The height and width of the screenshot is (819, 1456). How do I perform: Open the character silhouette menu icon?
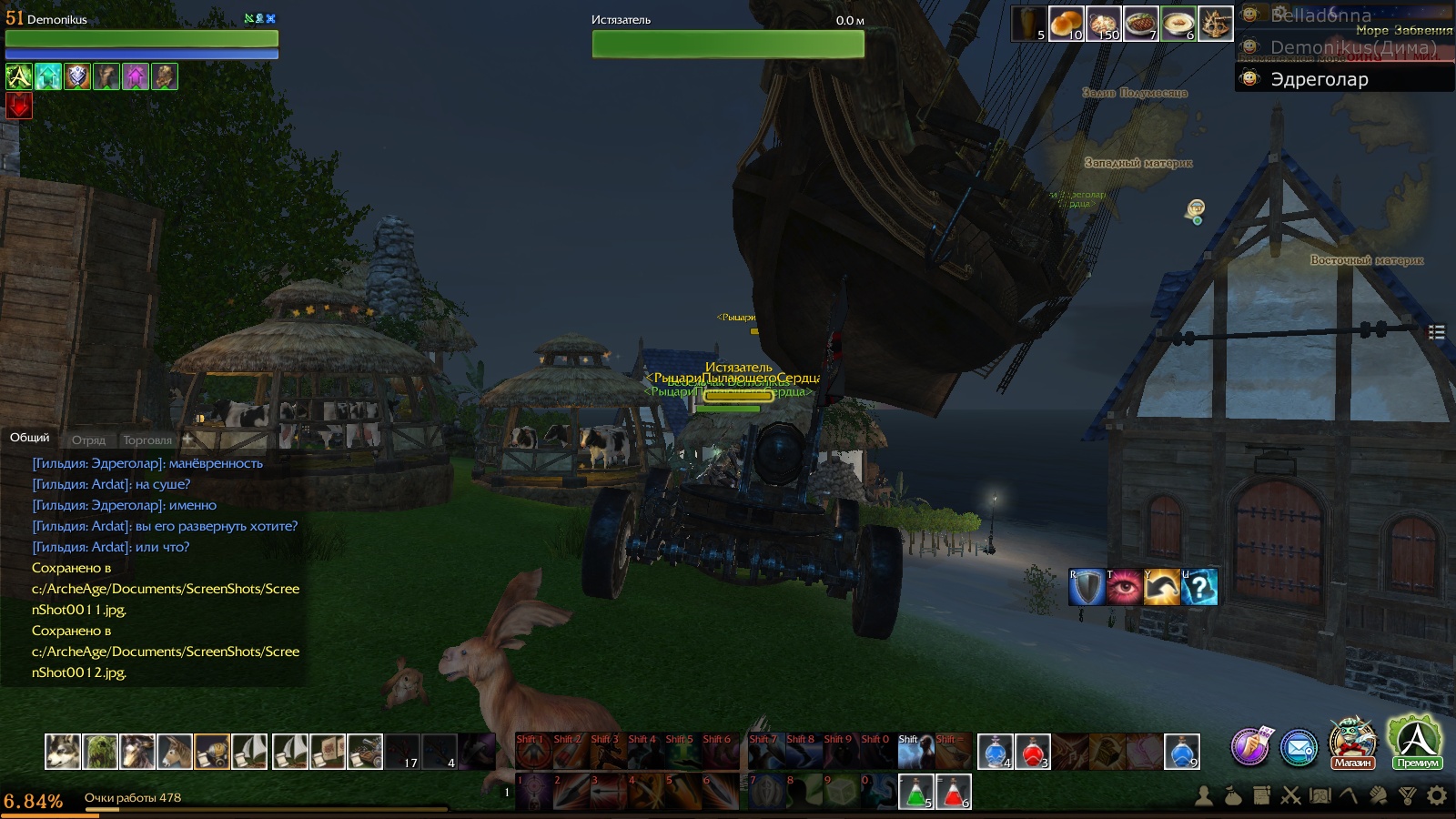[1204, 796]
